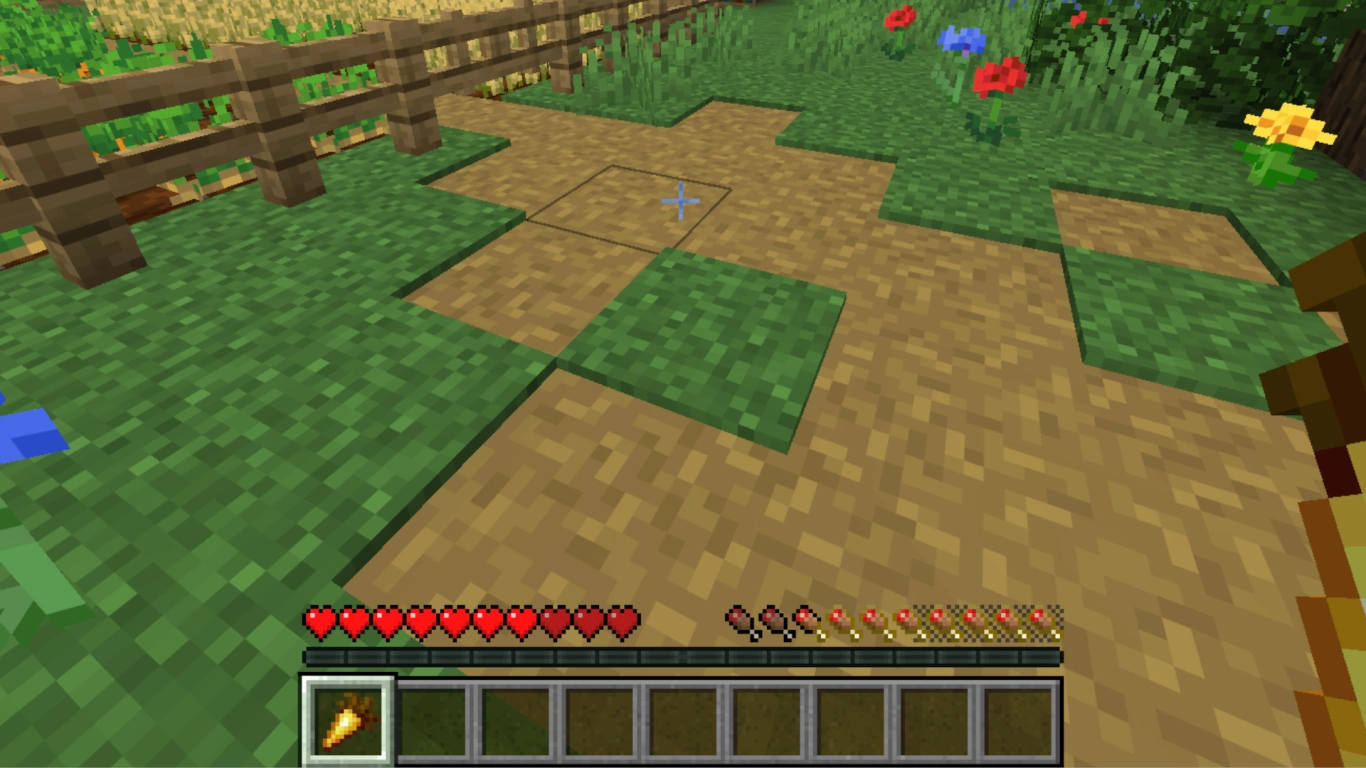Click the experience bar above the hotbar
This screenshot has width=1366, height=768.
click(682, 656)
